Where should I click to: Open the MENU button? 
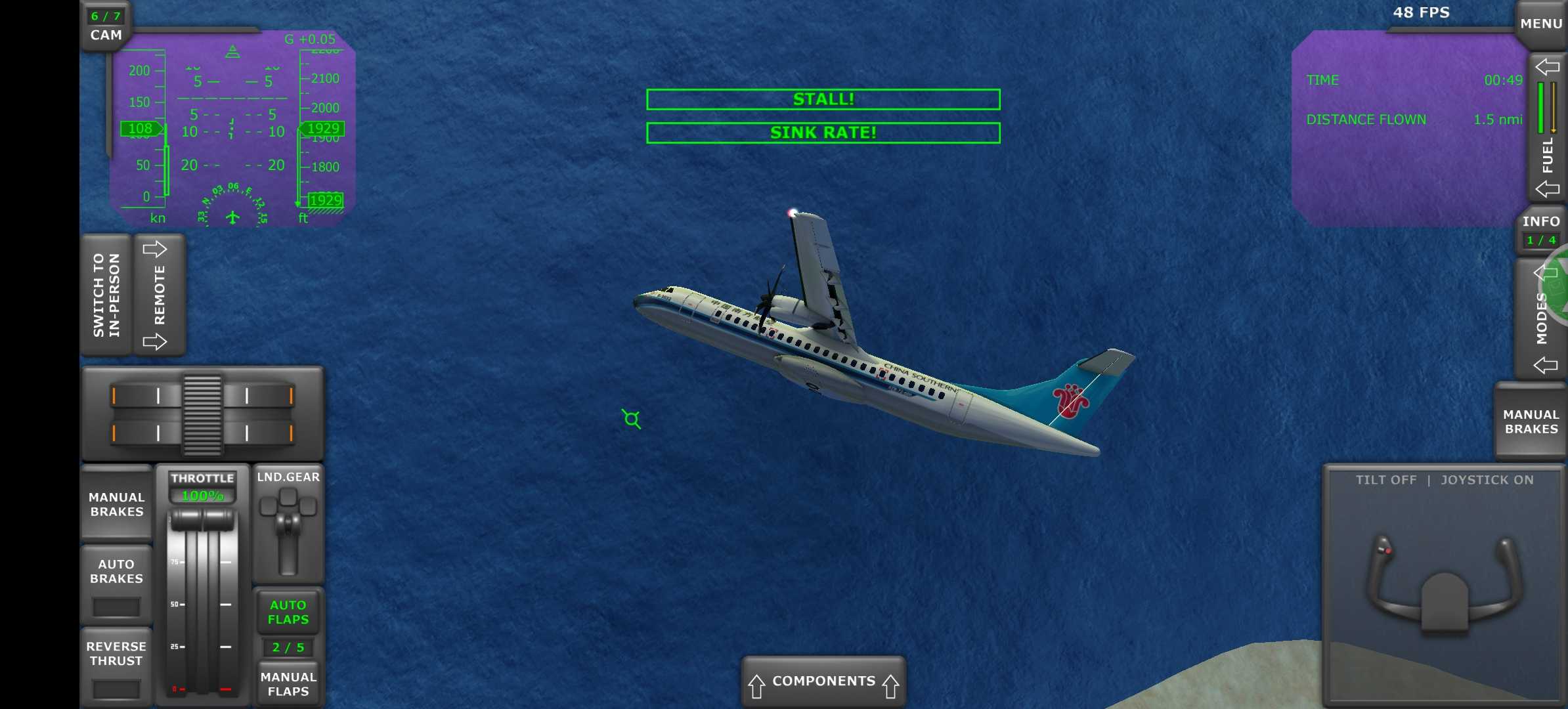1540,24
